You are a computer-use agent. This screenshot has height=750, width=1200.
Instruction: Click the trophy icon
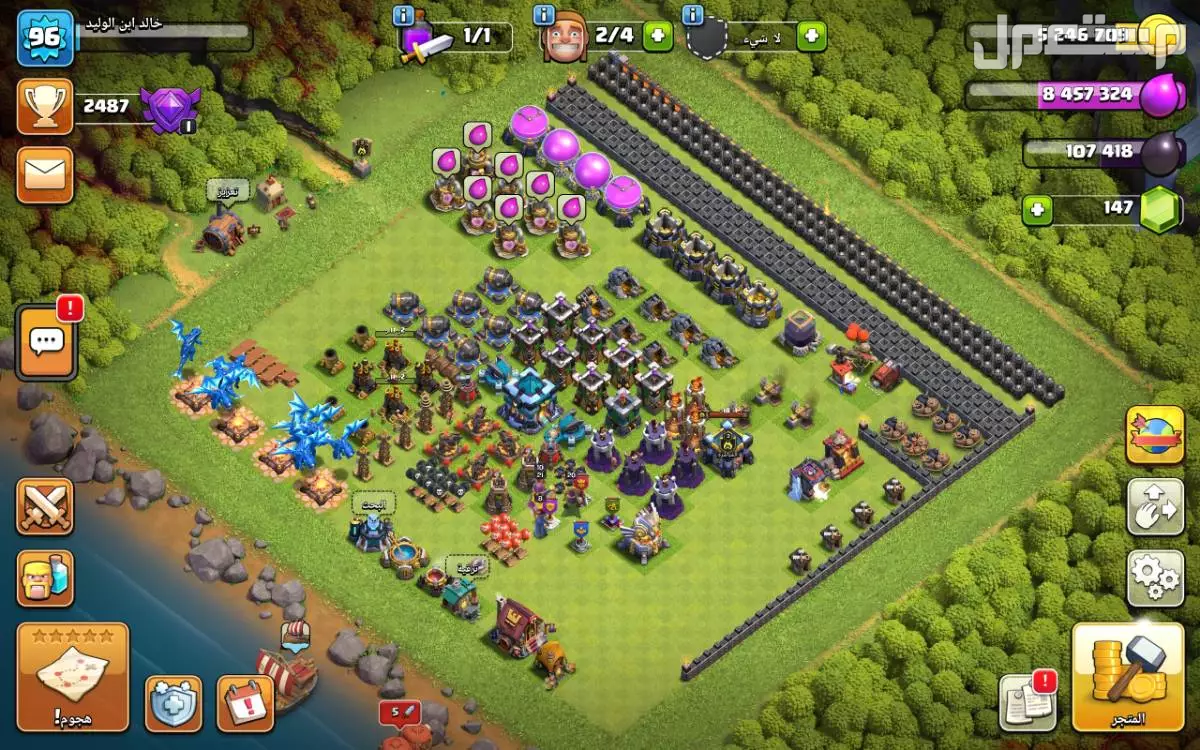pyautogui.click(x=45, y=106)
